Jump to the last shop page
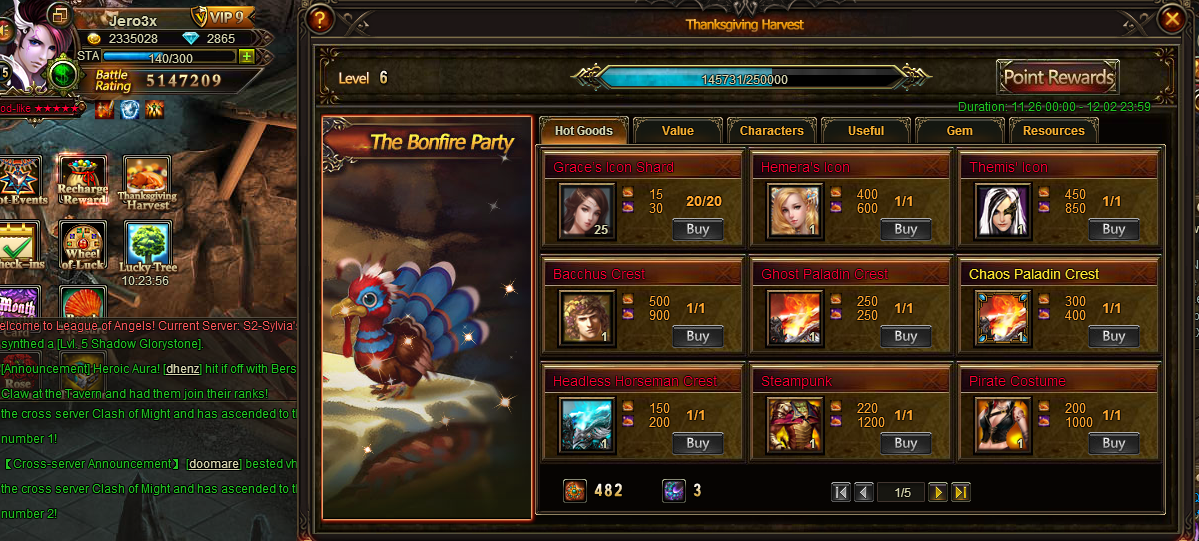The image size is (1199, 541). click(x=961, y=492)
